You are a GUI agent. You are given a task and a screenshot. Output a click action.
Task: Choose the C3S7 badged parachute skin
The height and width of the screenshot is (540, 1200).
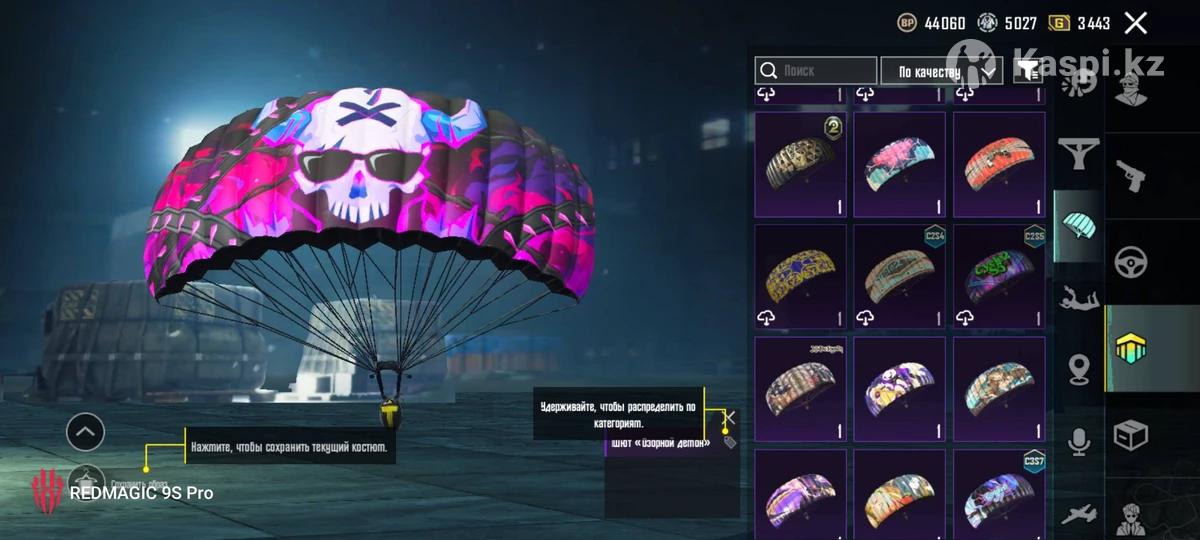point(999,495)
